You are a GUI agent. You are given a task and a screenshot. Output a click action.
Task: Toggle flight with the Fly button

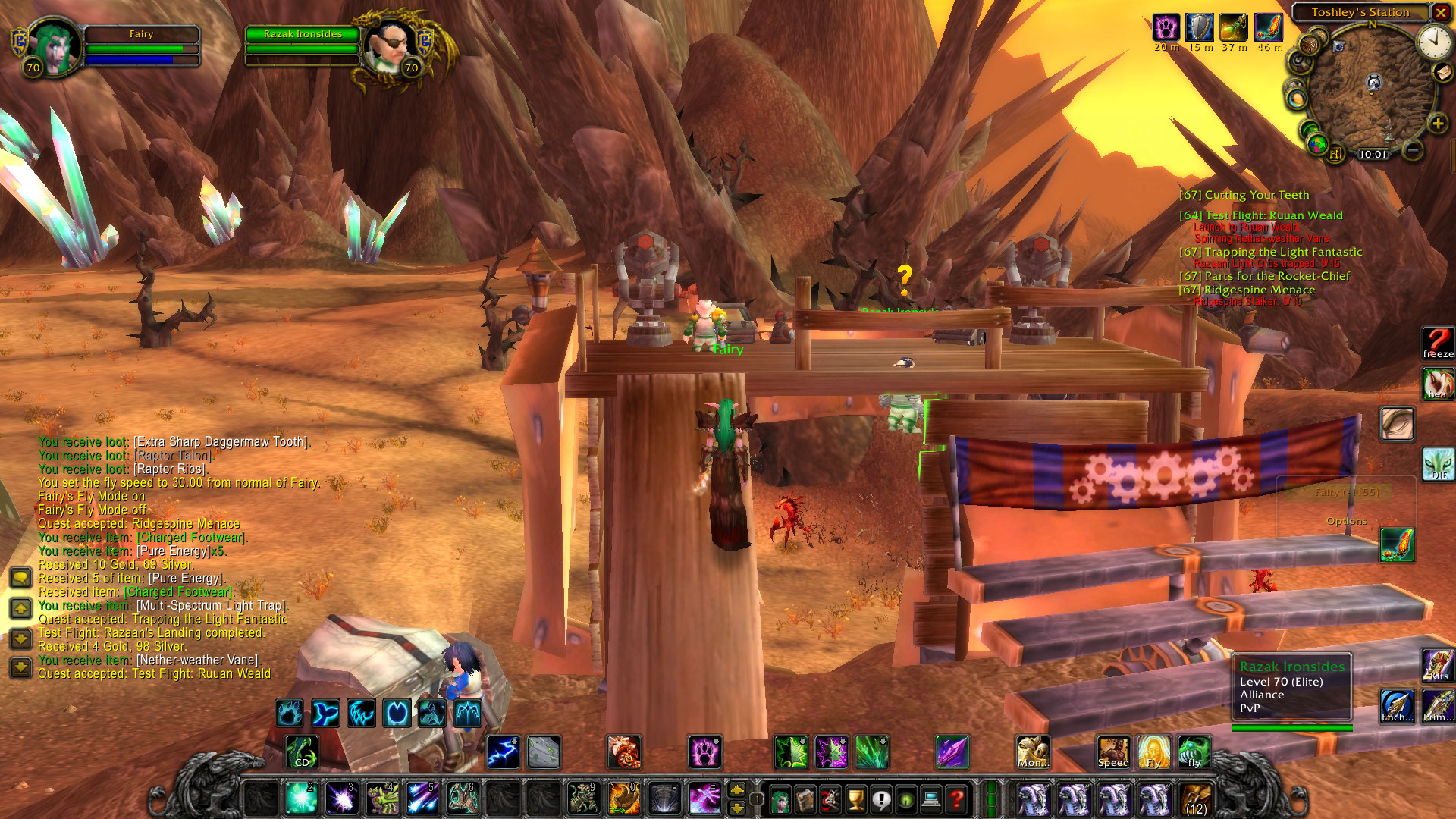(1154, 752)
